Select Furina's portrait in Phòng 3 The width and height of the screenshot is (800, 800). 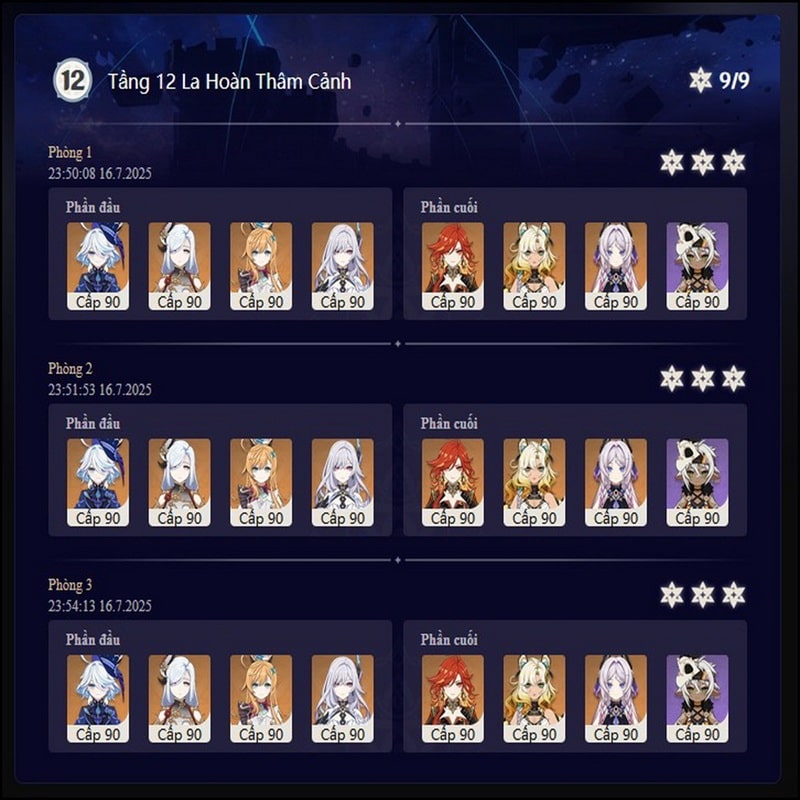97,690
